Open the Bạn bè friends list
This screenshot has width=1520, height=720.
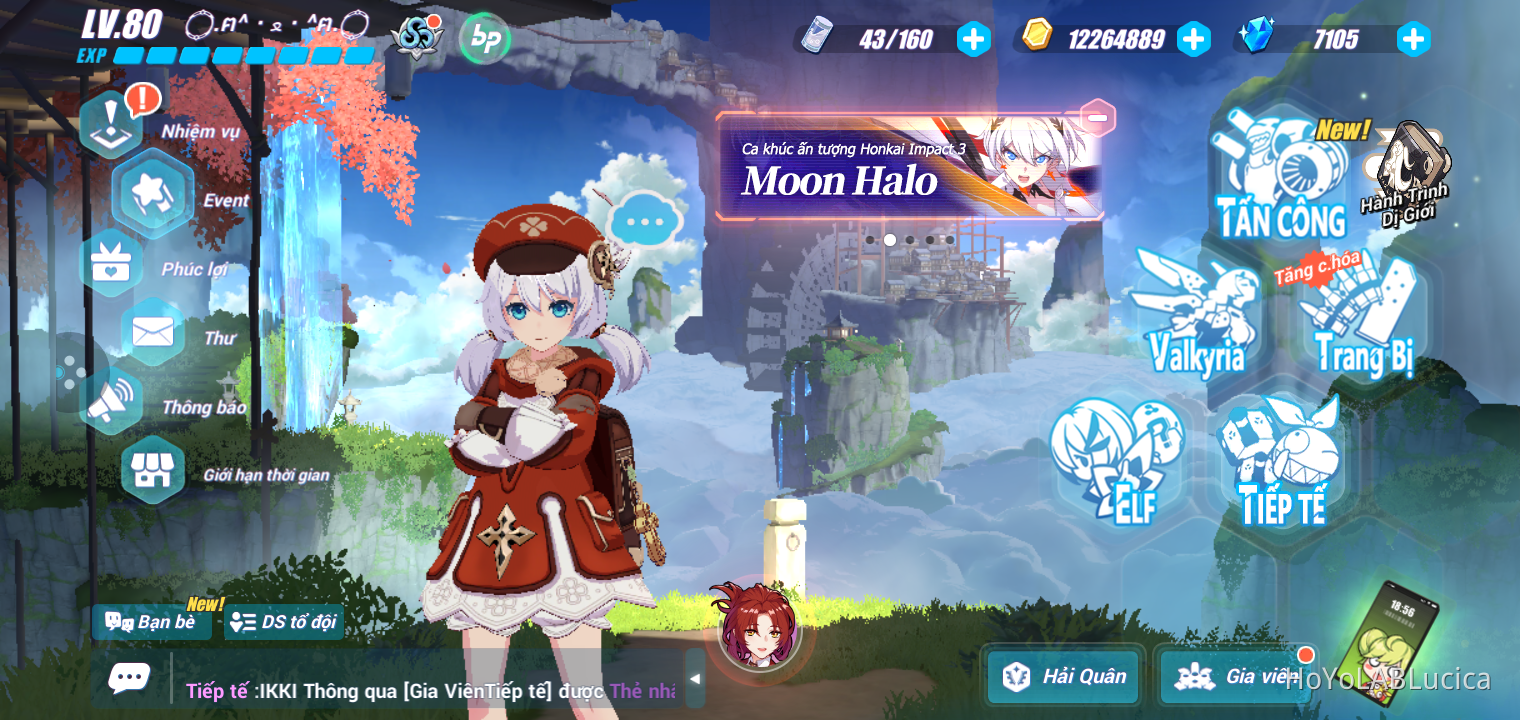click(150, 622)
